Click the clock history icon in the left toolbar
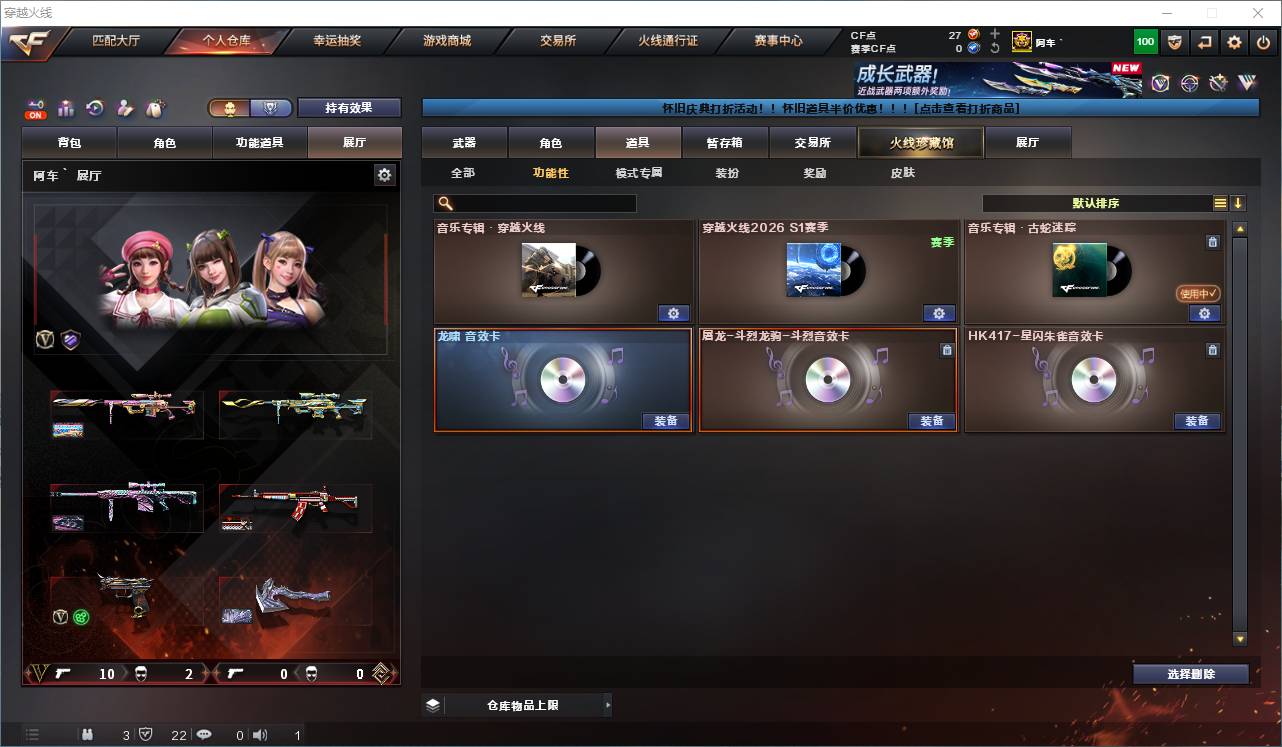This screenshot has width=1282, height=747. (x=94, y=107)
